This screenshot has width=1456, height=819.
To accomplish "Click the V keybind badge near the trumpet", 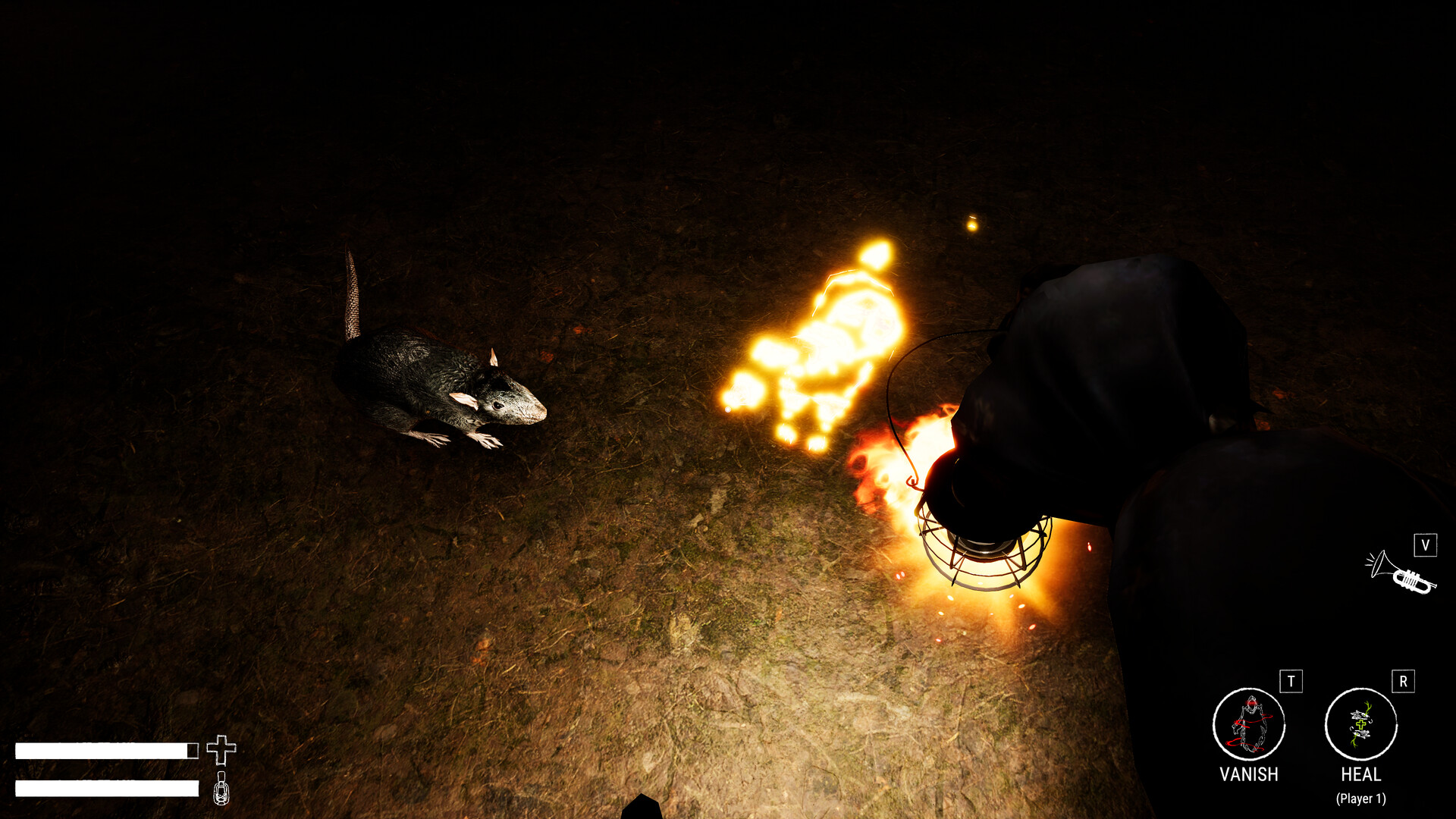I will click(x=1426, y=544).
